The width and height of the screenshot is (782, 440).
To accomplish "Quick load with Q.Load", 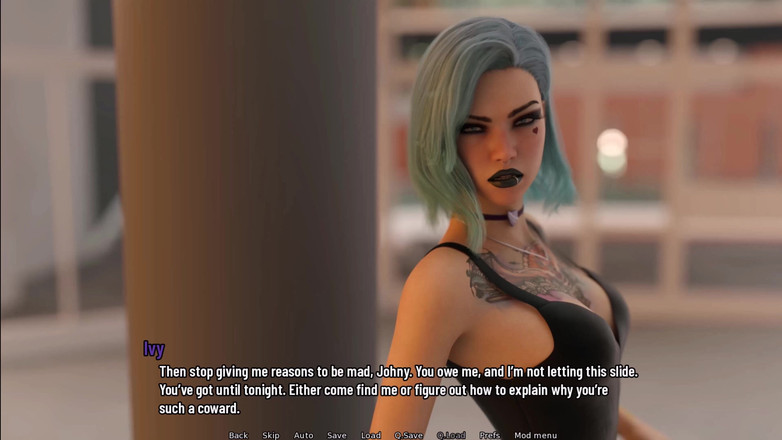I will click(451, 435).
